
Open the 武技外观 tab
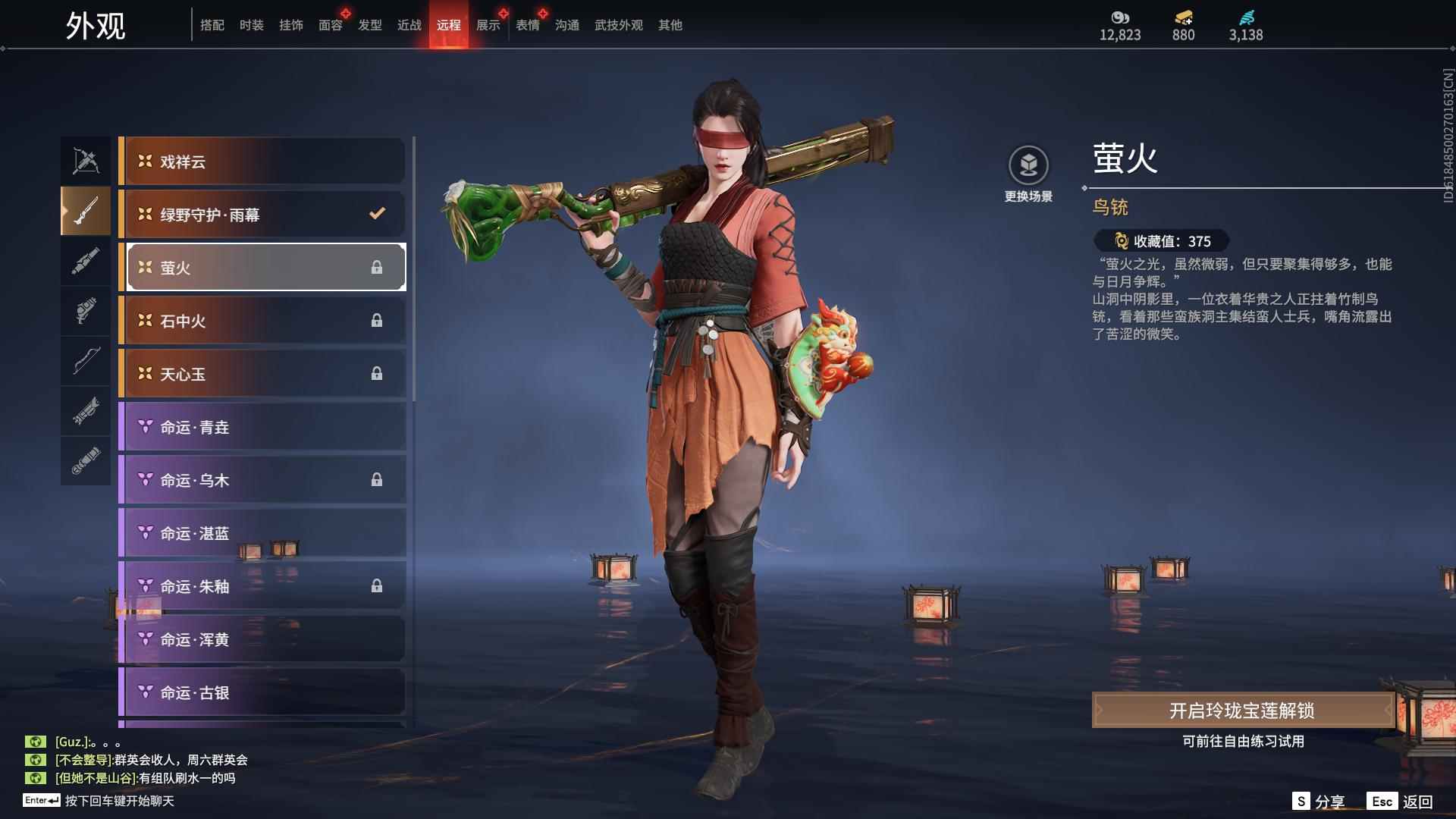coord(618,25)
